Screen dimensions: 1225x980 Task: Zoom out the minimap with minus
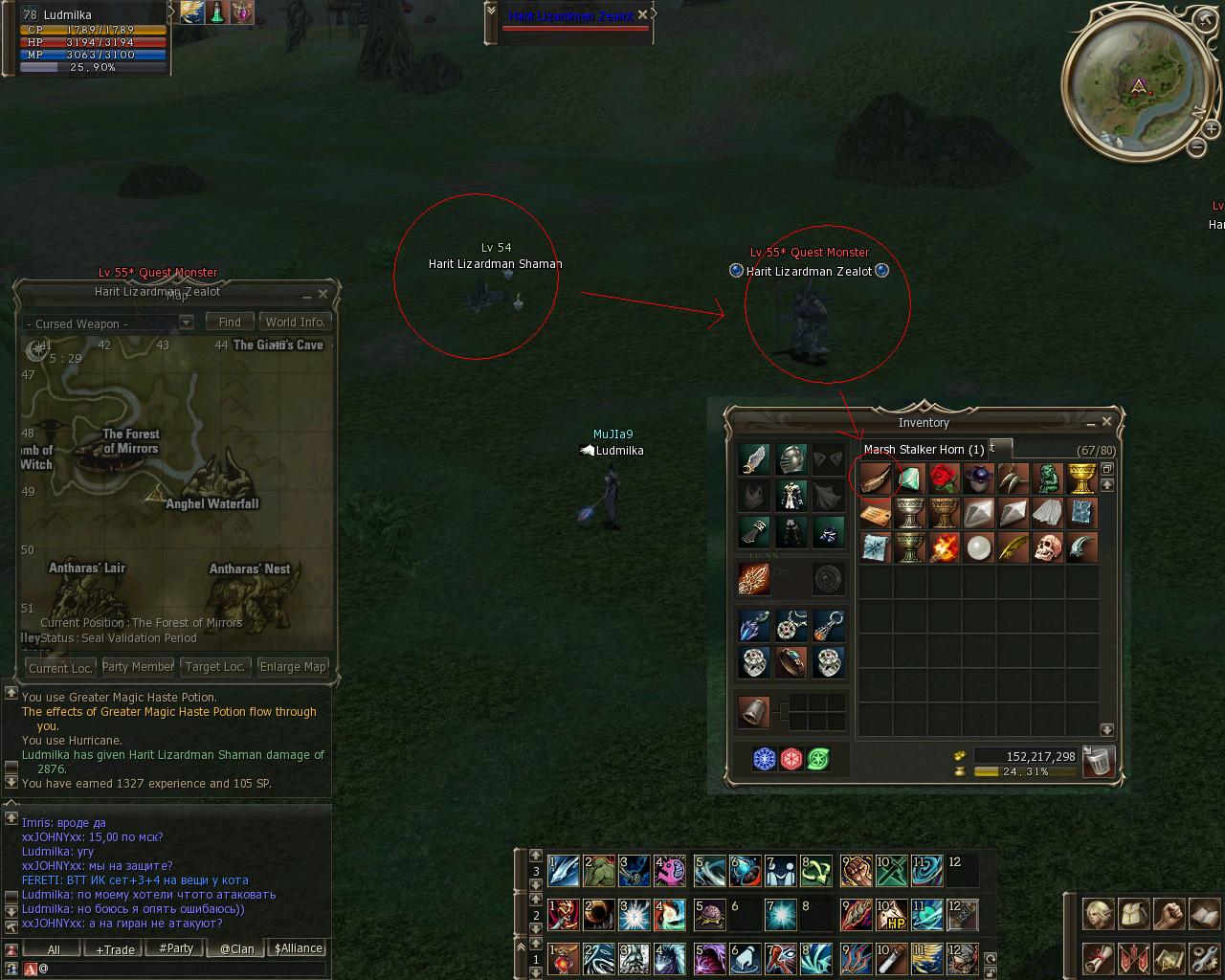1196,147
